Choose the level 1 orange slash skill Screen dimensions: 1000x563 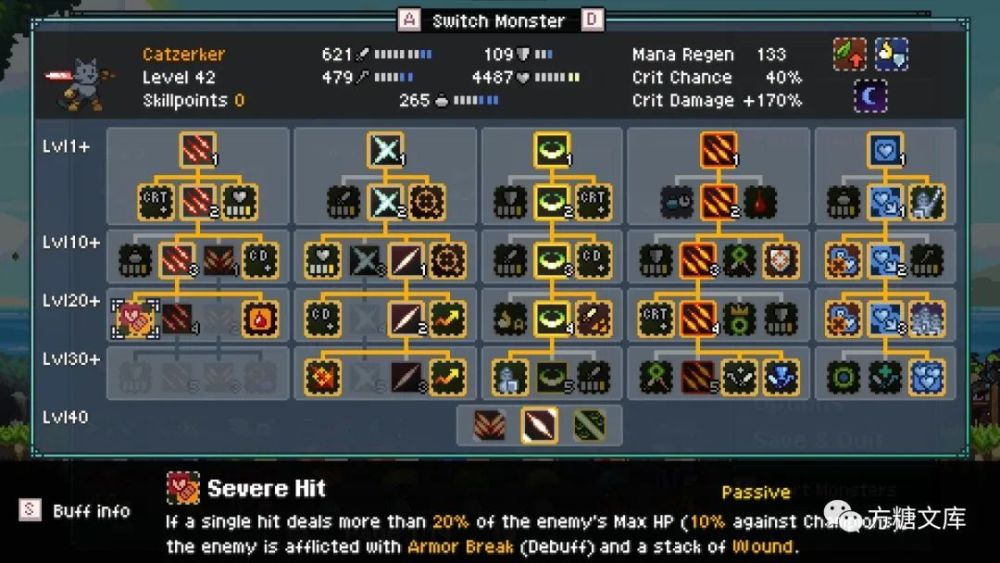coord(720,149)
